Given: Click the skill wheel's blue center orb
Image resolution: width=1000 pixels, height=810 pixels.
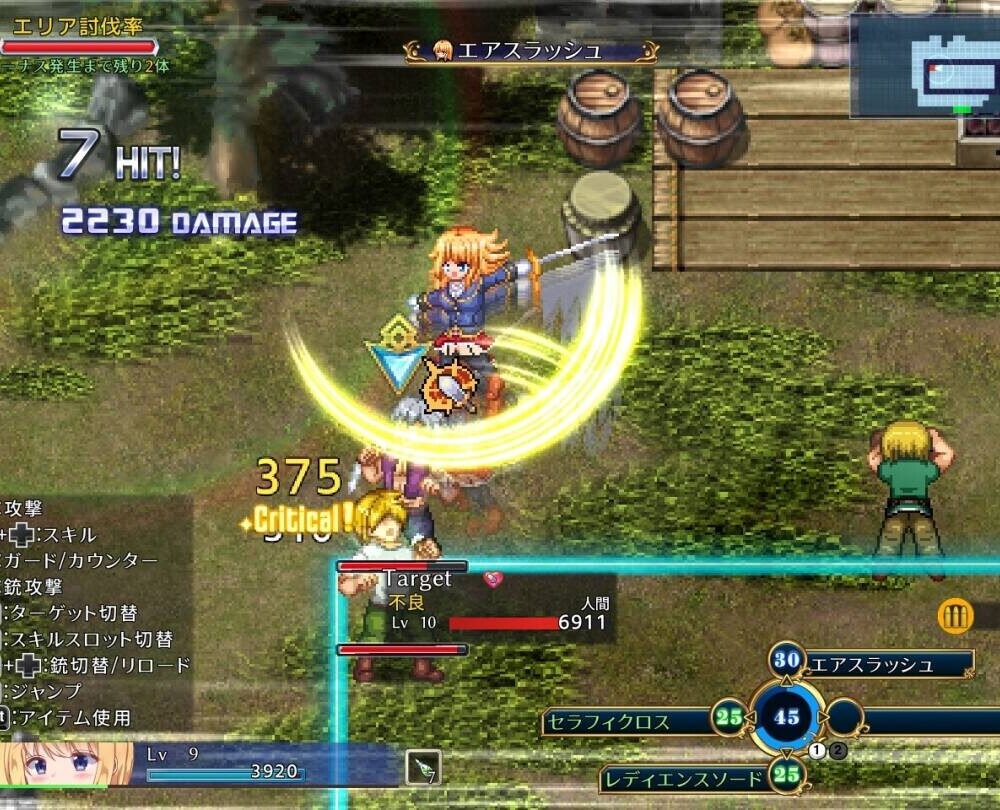Looking at the screenshot, I should (x=787, y=717).
